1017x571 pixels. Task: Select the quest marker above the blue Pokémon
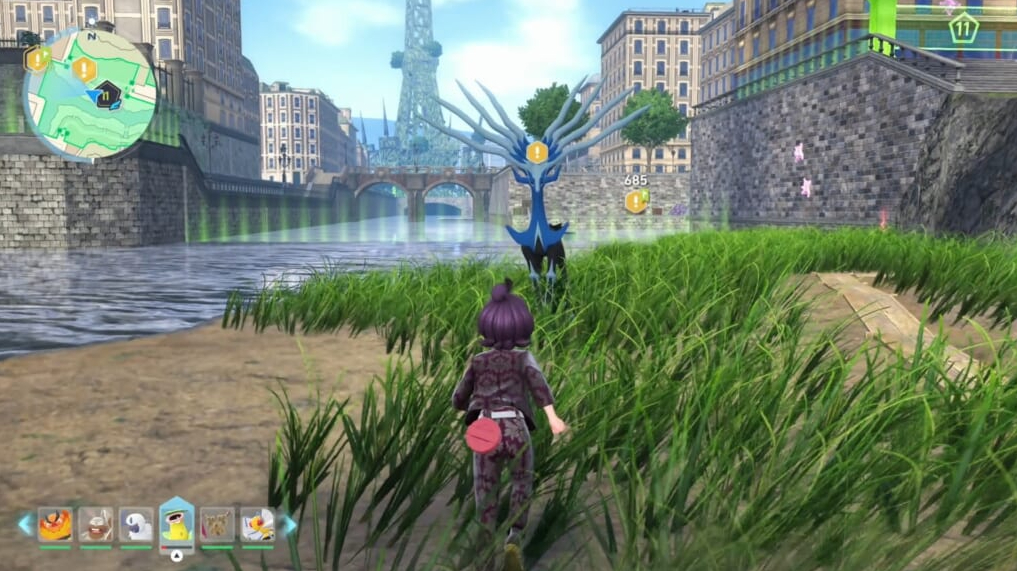click(538, 153)
